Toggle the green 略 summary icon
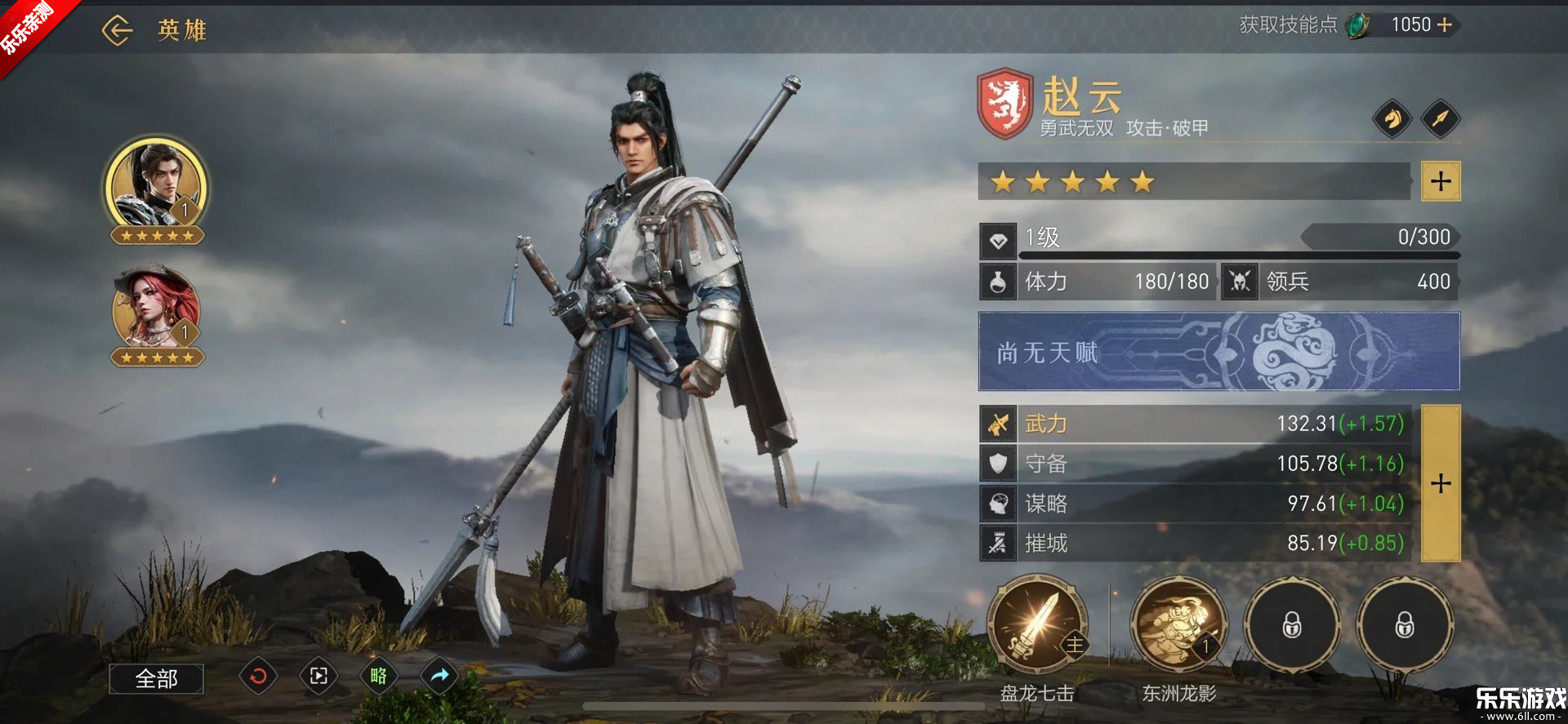Viewport: 1568px width, 724px height. [x=379, y=676]
